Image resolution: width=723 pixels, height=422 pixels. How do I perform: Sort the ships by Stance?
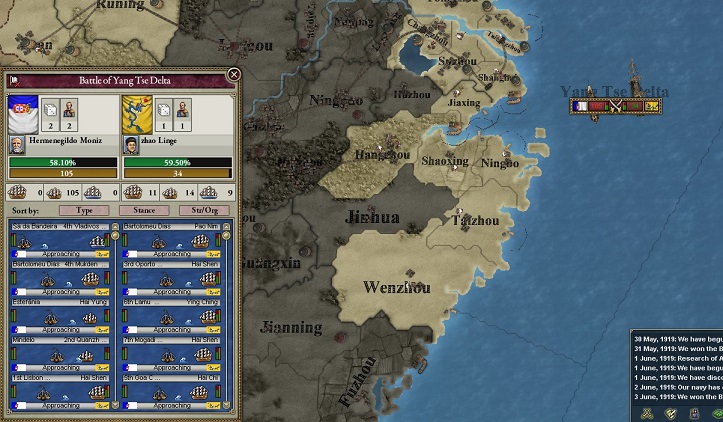click(x=144, y=210)
